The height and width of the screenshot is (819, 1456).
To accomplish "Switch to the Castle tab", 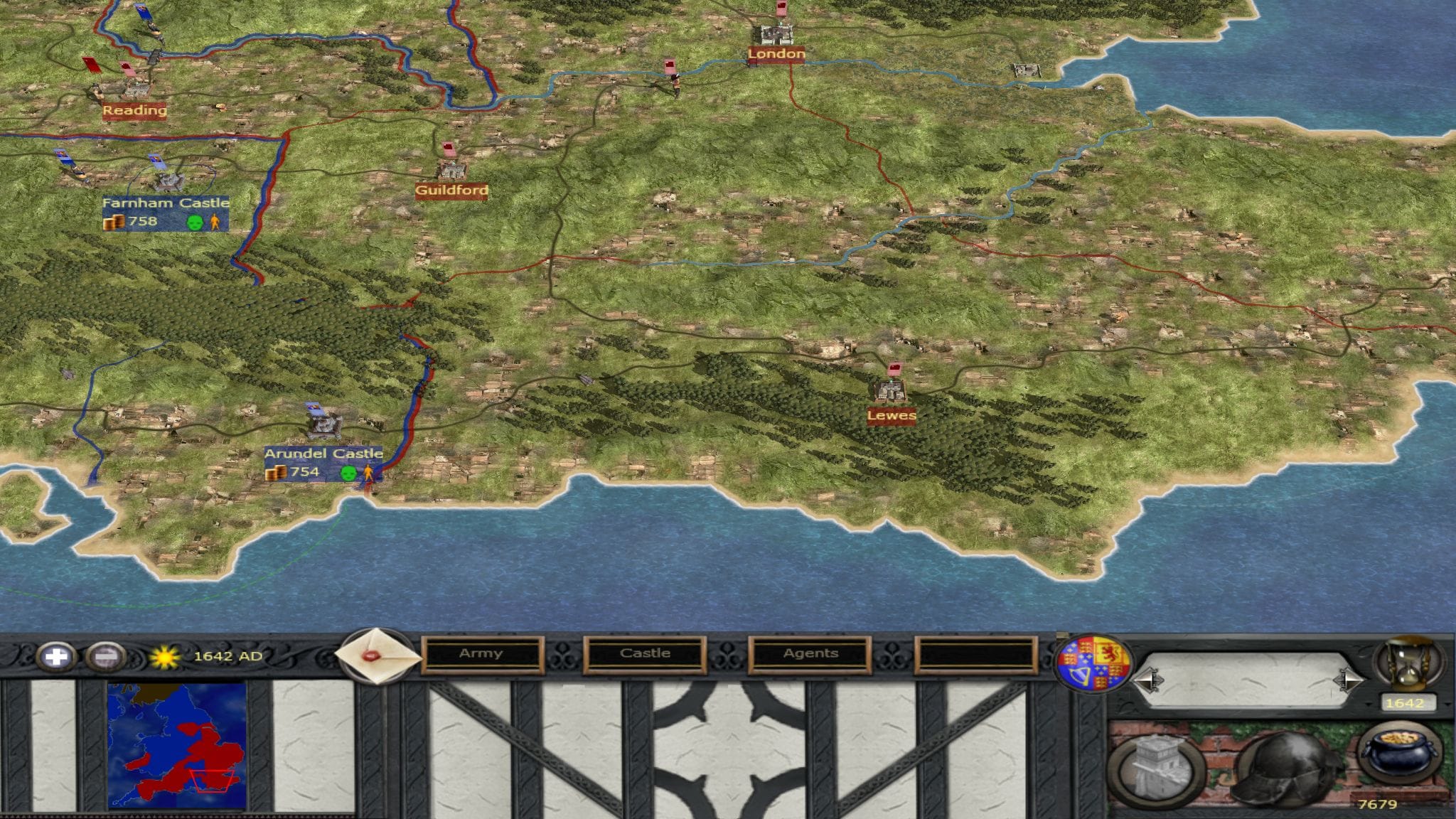I will [645, 653].
